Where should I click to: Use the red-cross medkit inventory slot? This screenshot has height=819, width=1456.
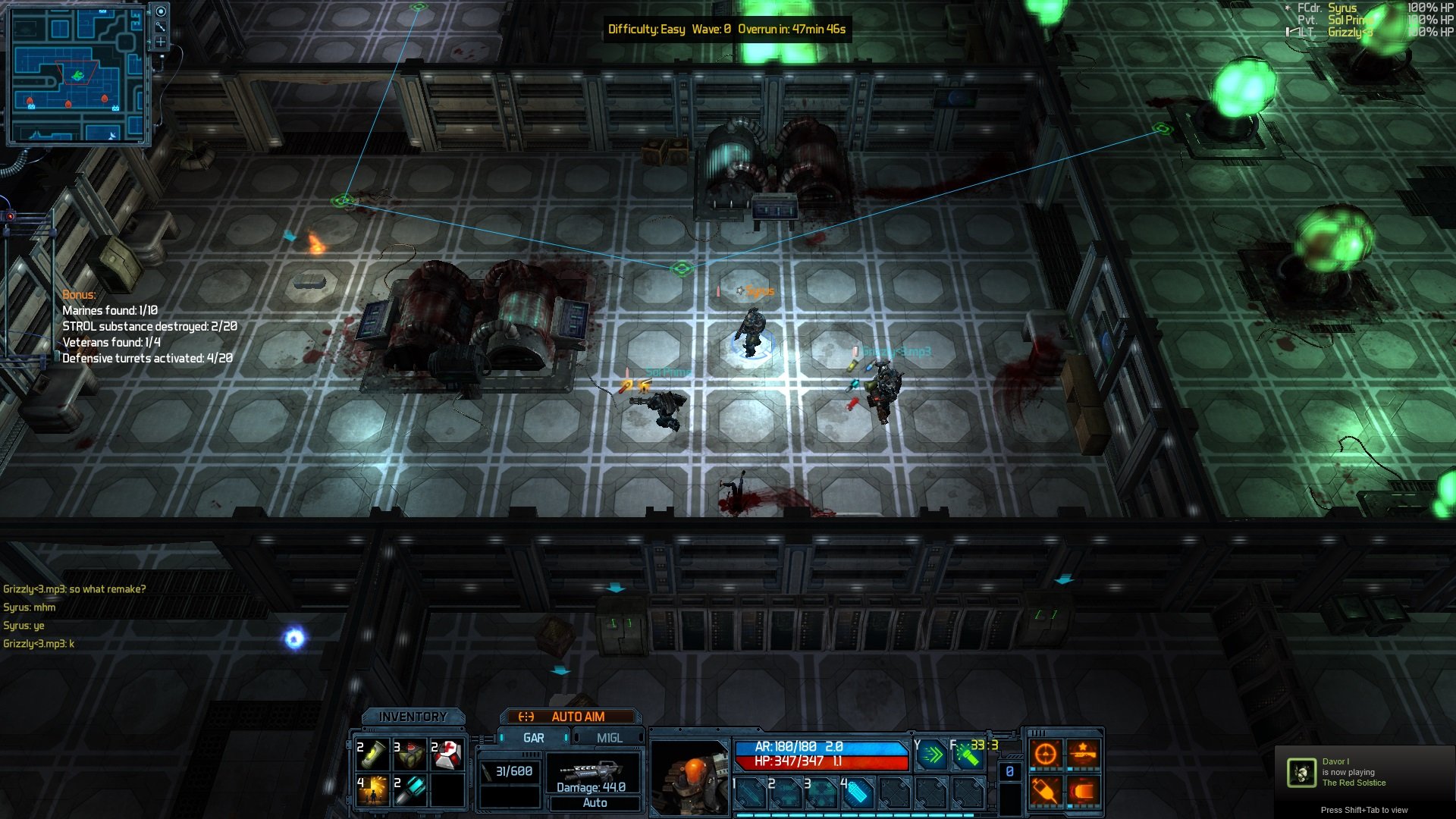pos(447,755)
